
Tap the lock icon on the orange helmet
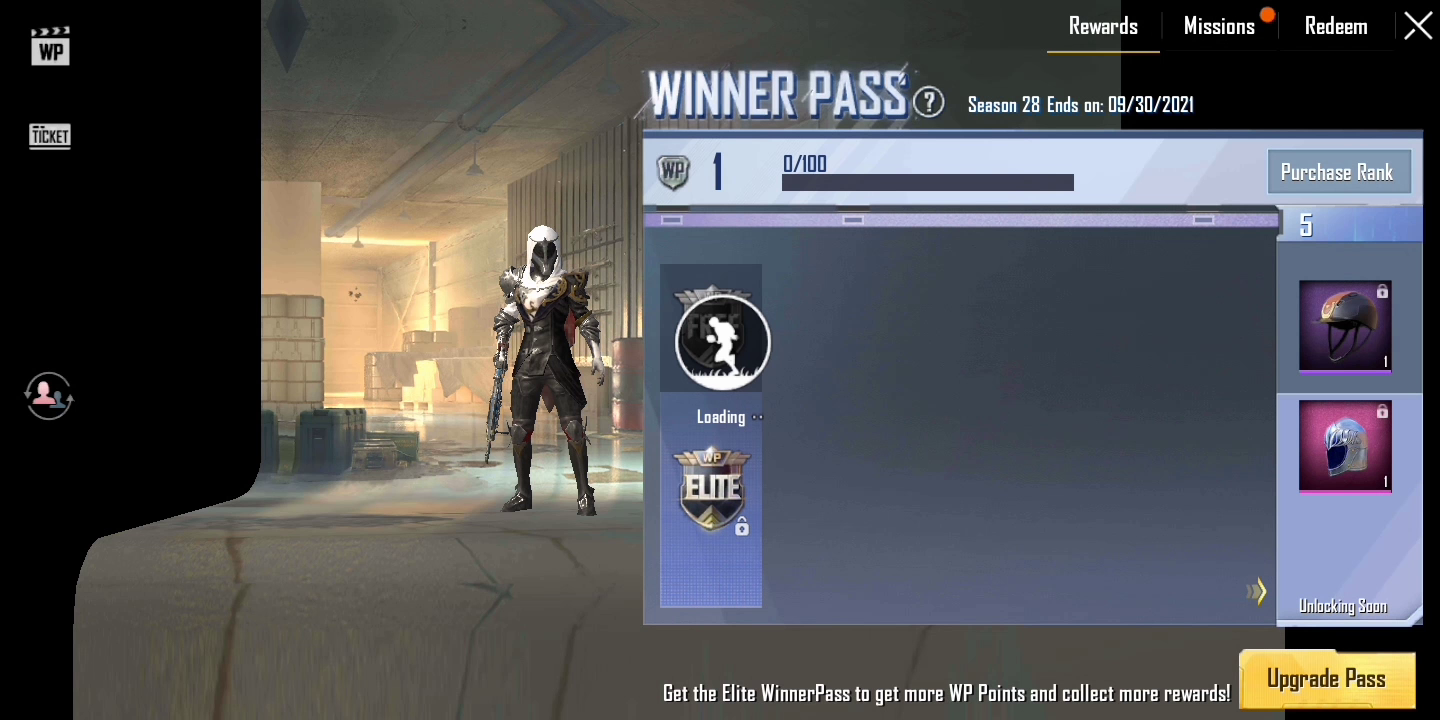click(1383, 290)
